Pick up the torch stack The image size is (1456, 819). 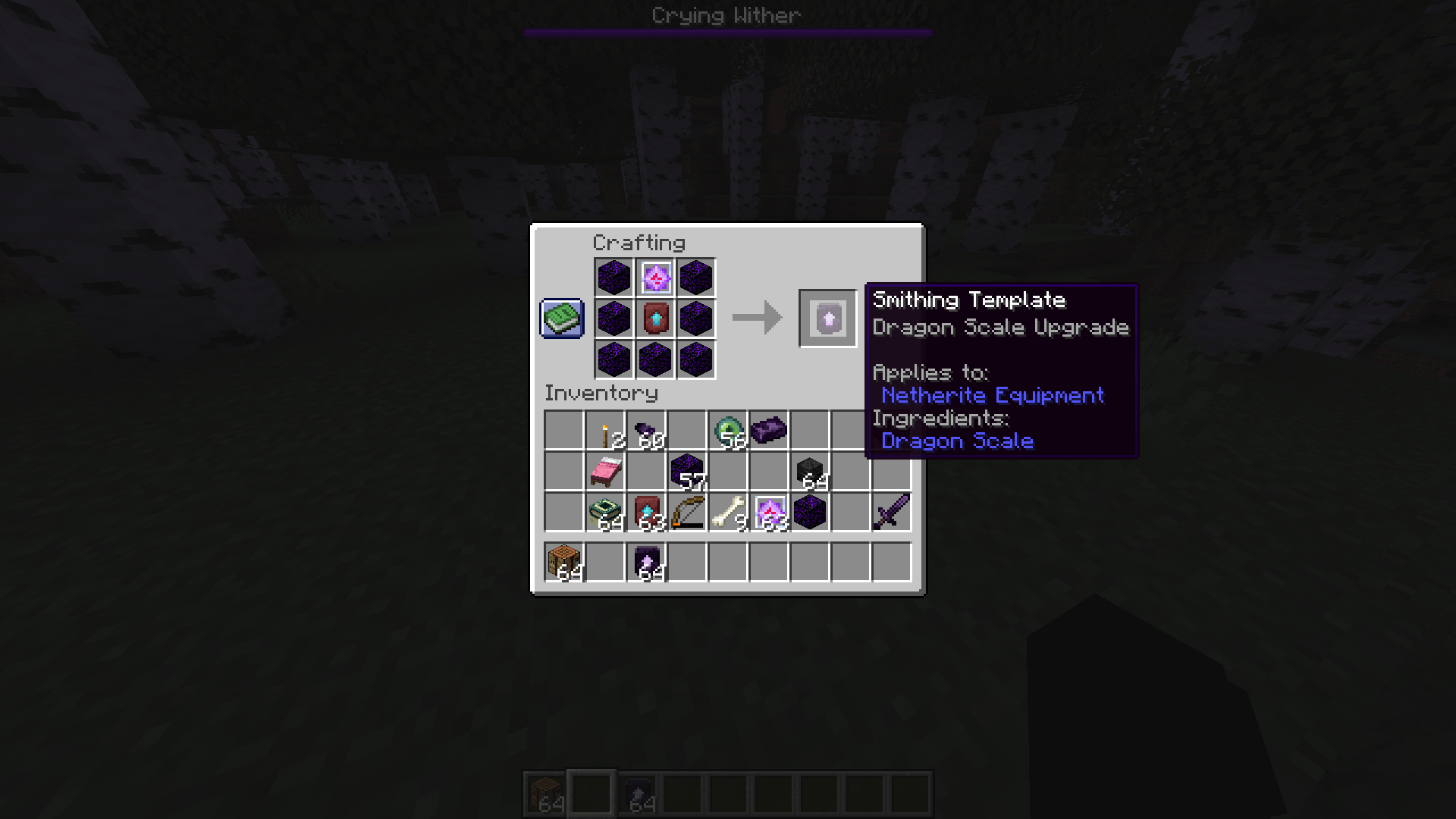604,431
